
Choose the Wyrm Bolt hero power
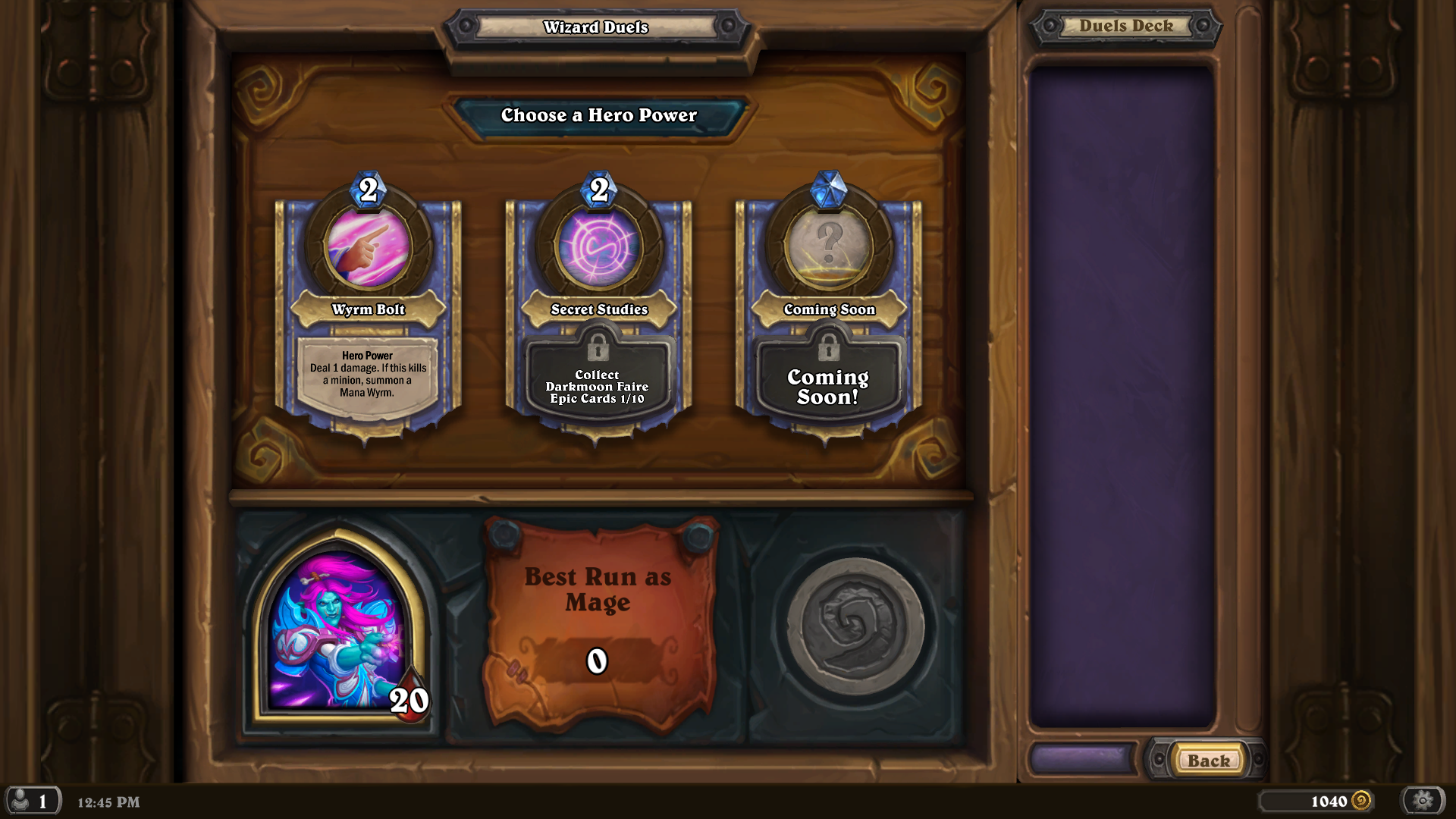pos(369,311)
